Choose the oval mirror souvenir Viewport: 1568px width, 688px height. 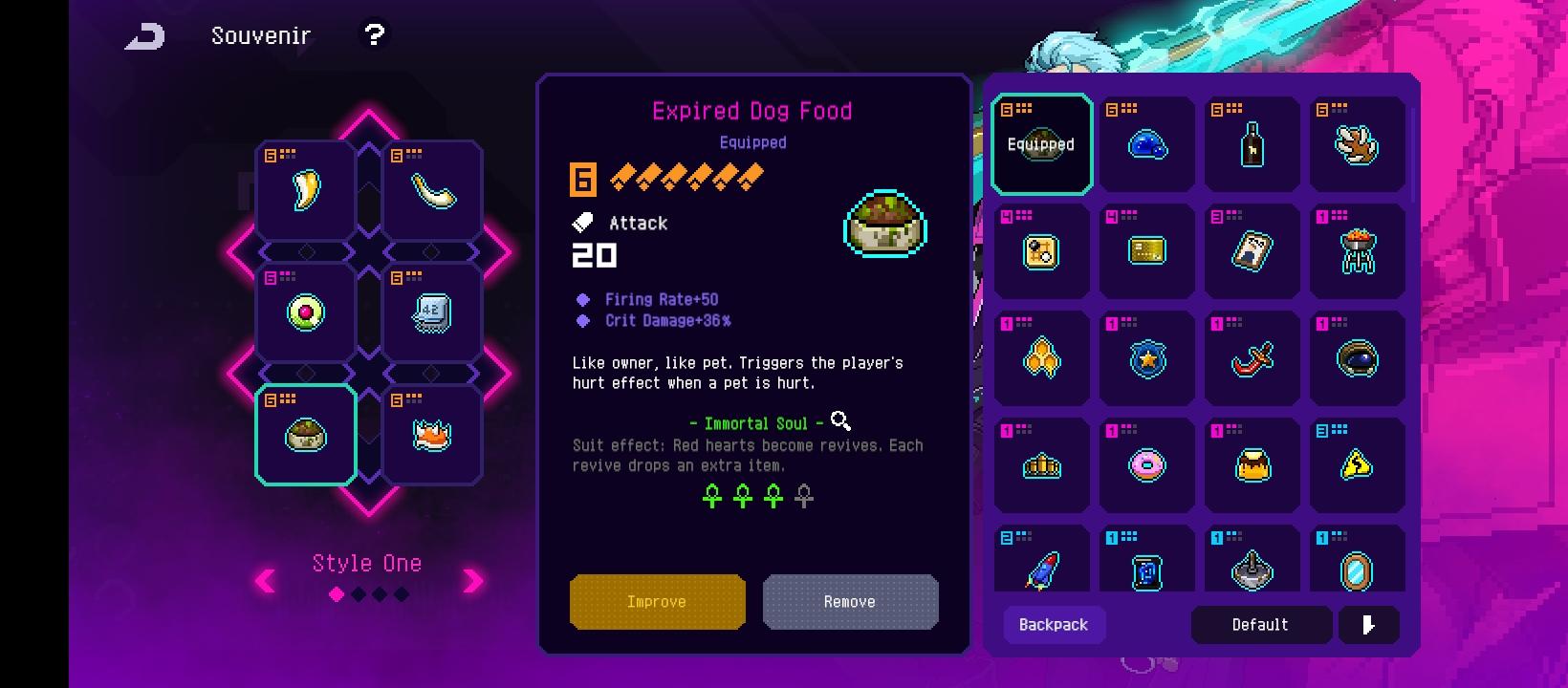pyautogui.click(x=1357, y=570)
